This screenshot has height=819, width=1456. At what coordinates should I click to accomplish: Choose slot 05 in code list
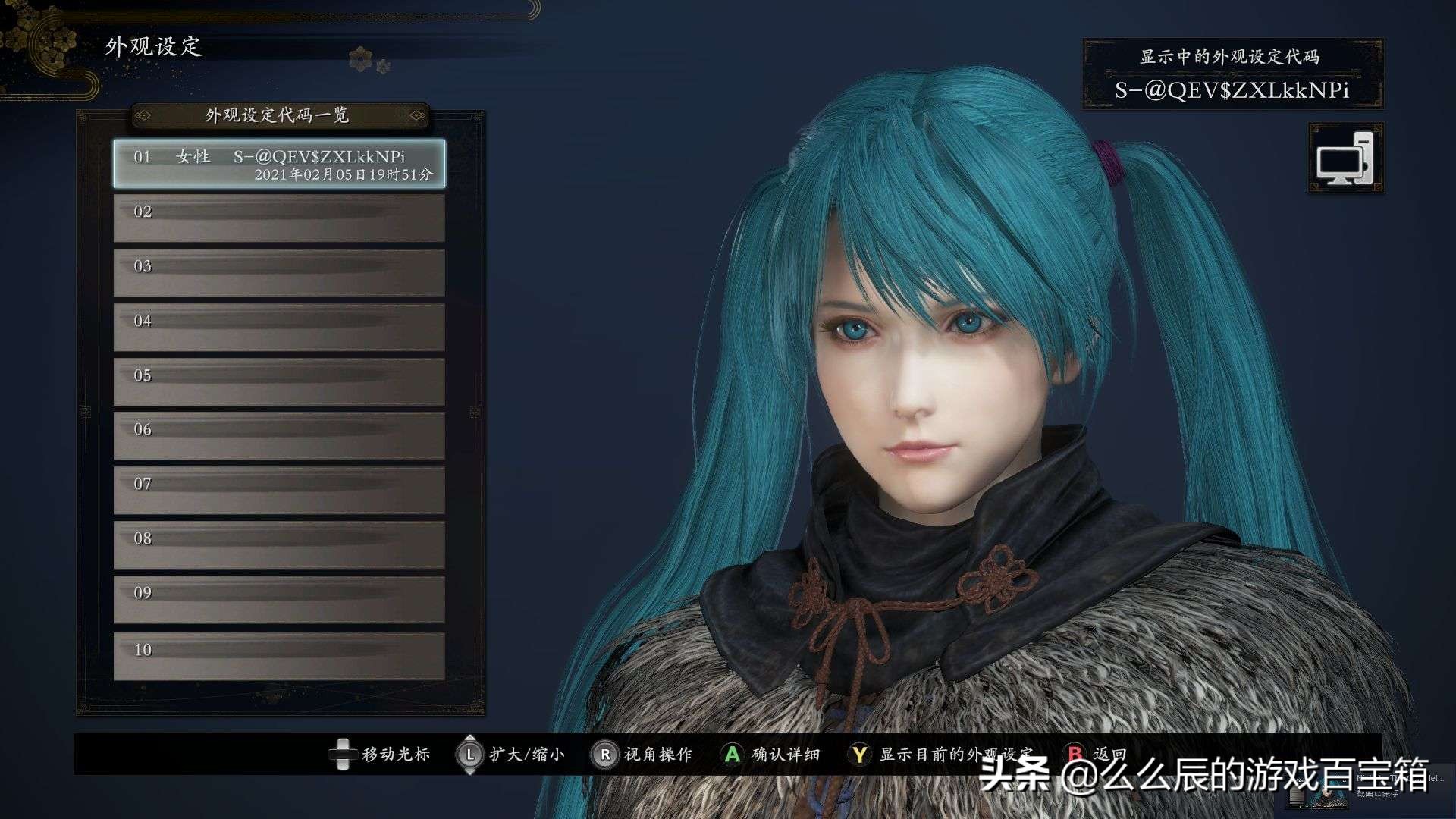pos(279,382)
